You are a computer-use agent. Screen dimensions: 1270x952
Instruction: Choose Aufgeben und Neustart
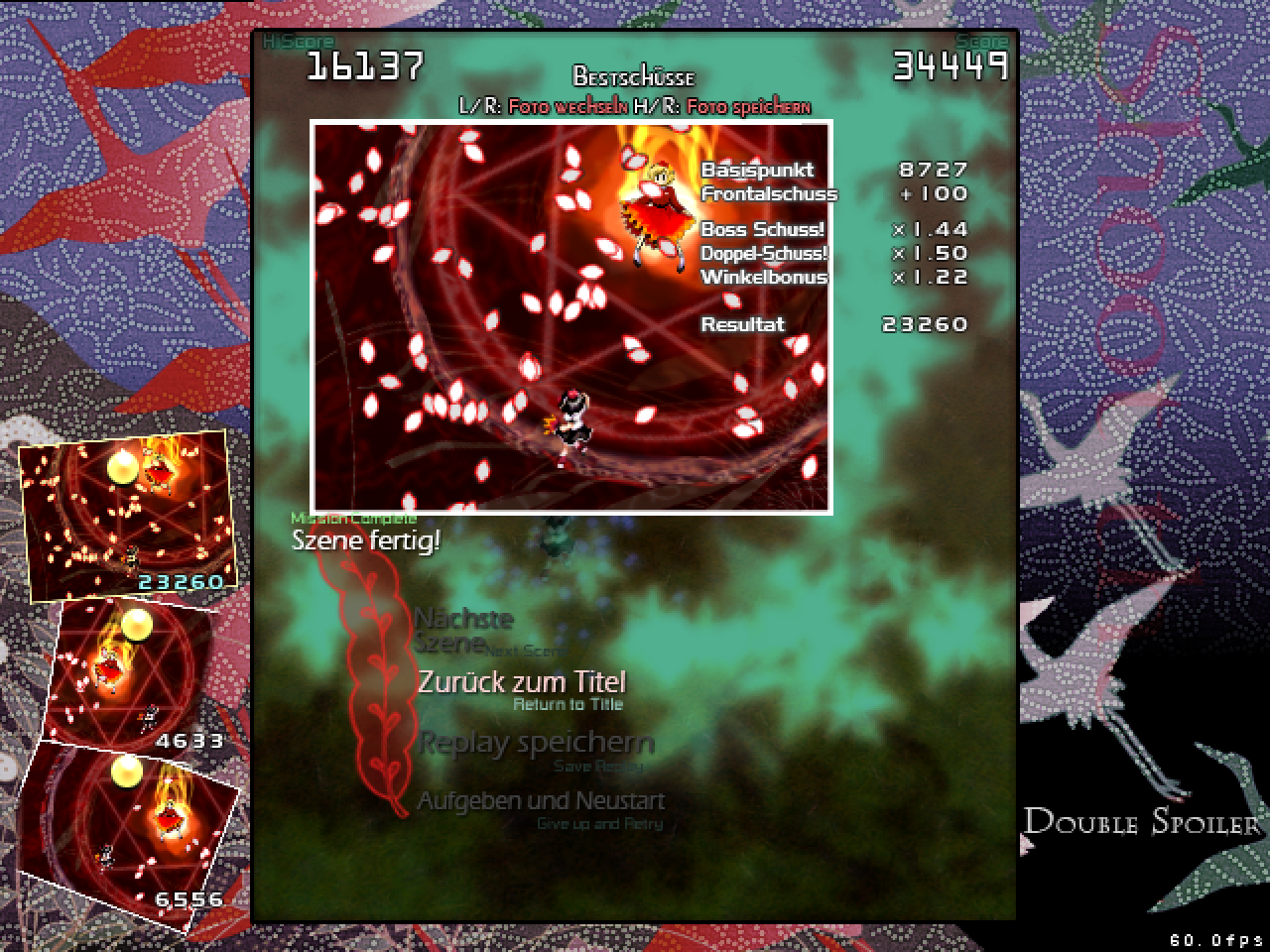541,801
